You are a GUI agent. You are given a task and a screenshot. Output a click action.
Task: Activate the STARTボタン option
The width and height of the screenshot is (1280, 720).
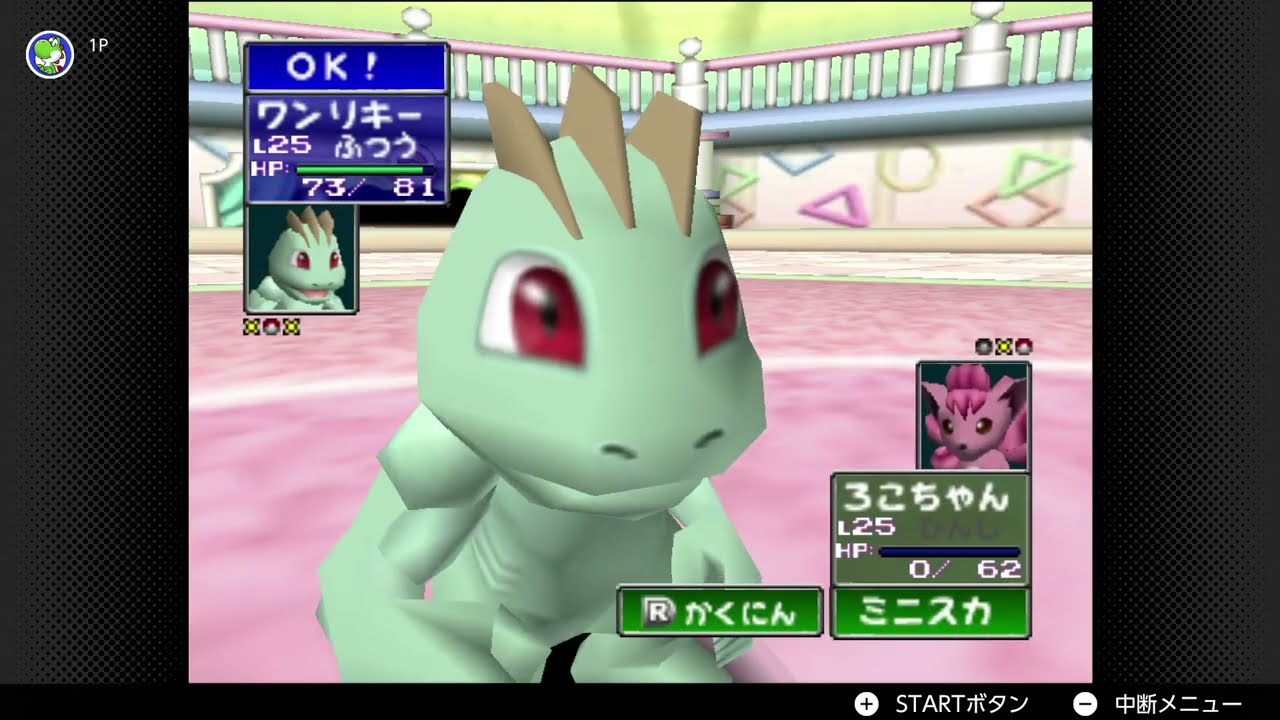pos(945,703)
